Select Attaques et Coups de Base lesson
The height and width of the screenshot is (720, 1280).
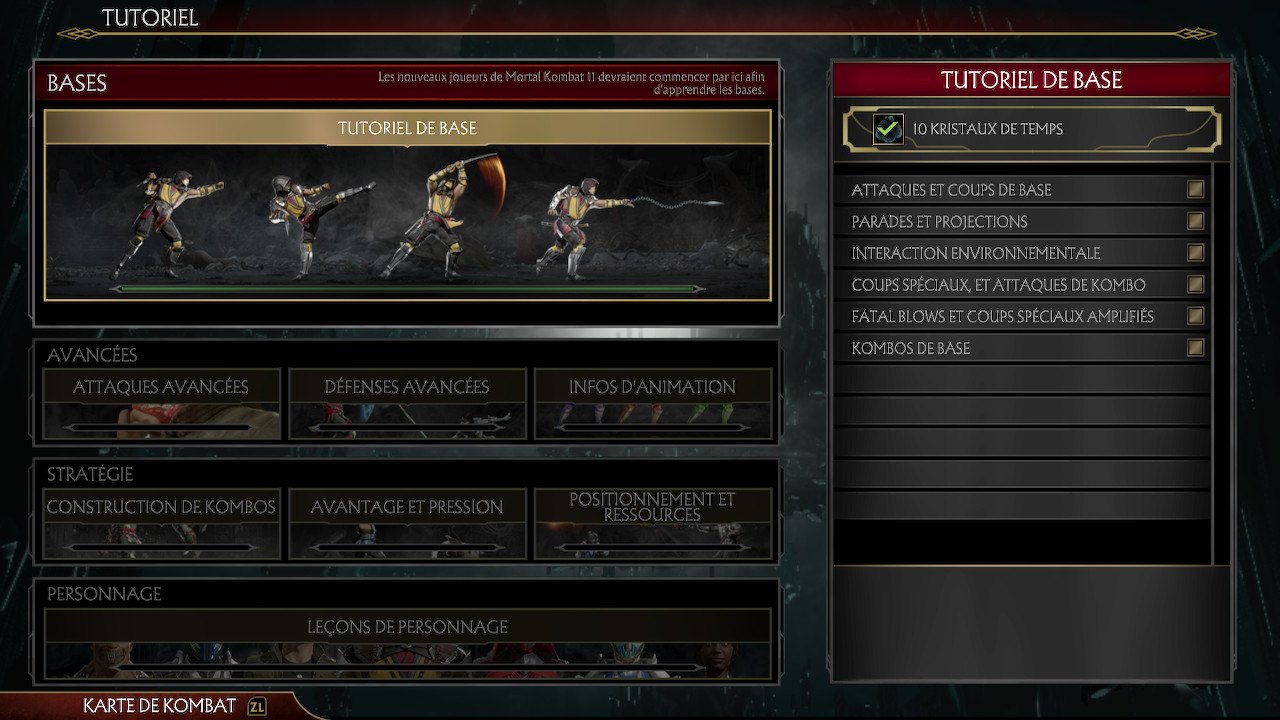tap(1020, 190)
